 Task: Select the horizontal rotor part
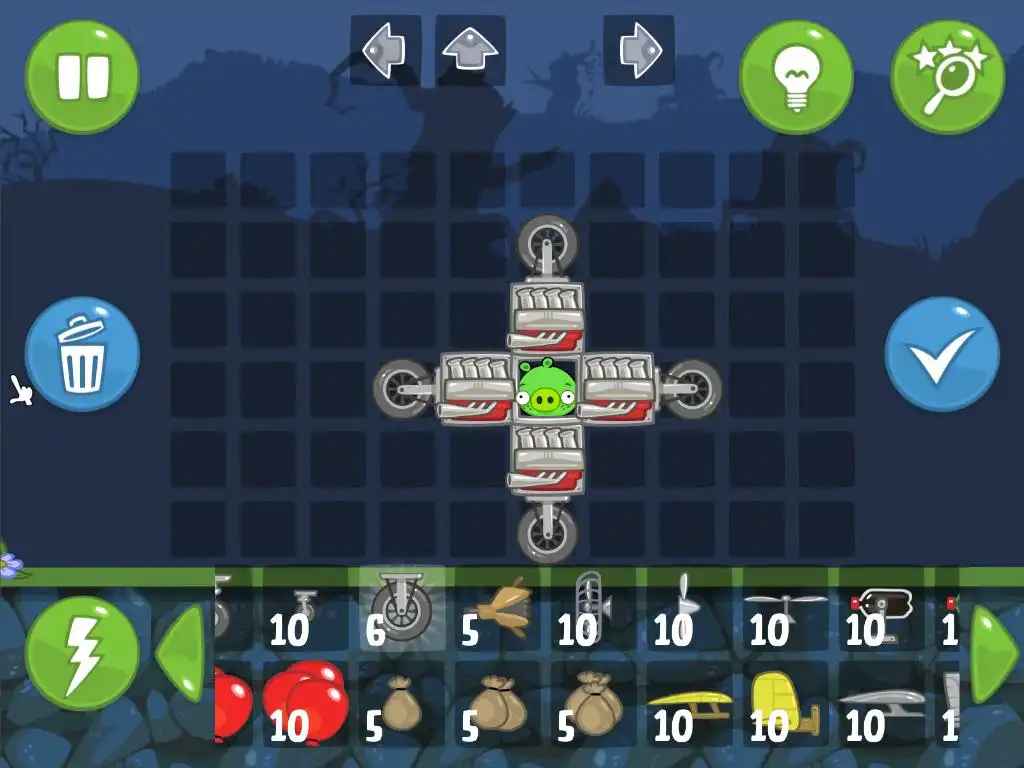click(x=785, y=609)
